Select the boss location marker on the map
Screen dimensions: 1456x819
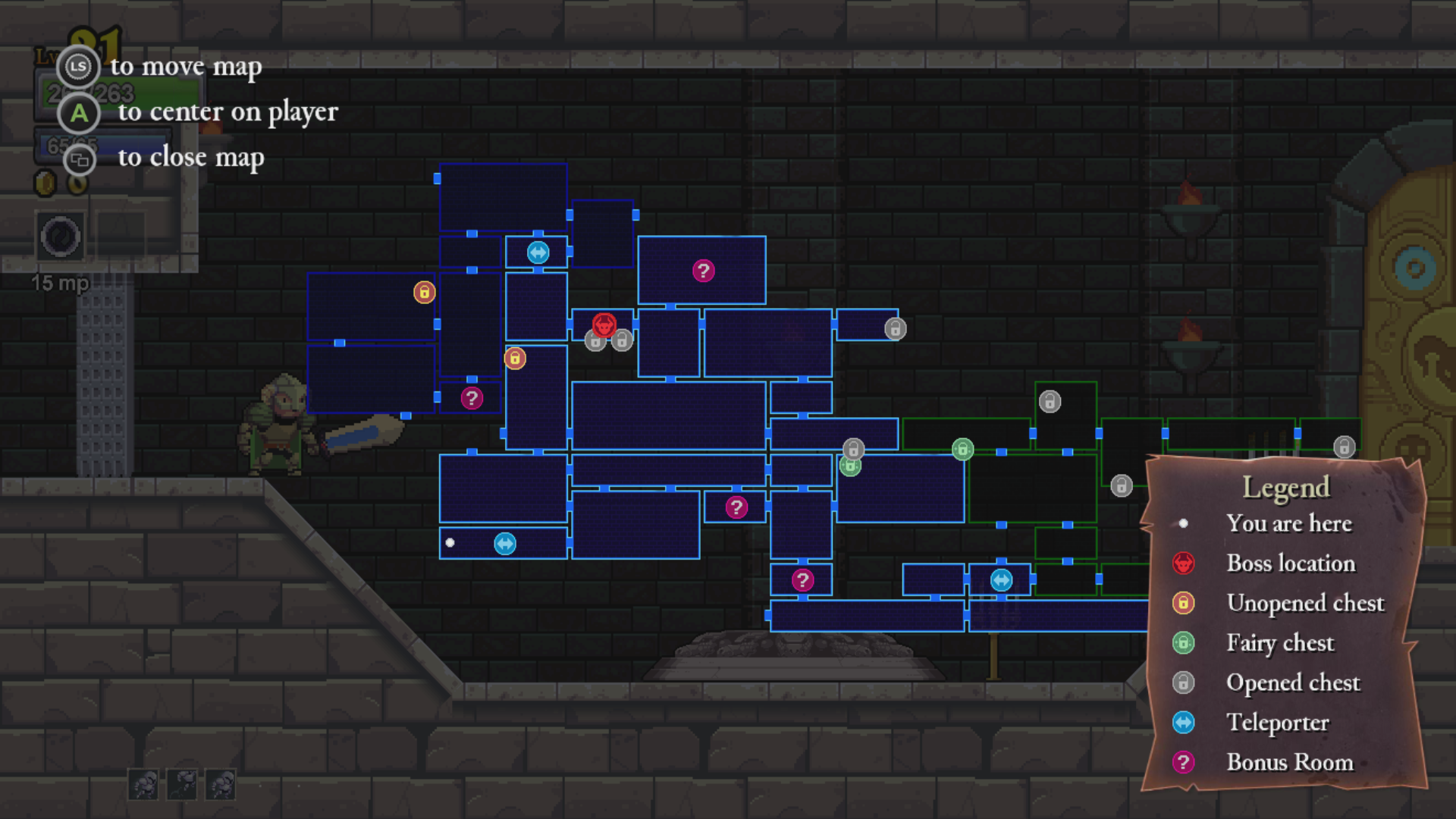604,325
